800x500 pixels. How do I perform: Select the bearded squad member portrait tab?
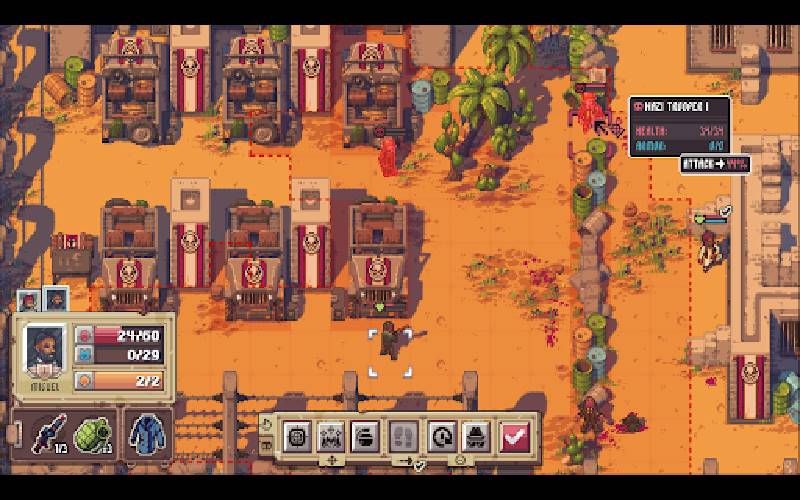[55, 299]
